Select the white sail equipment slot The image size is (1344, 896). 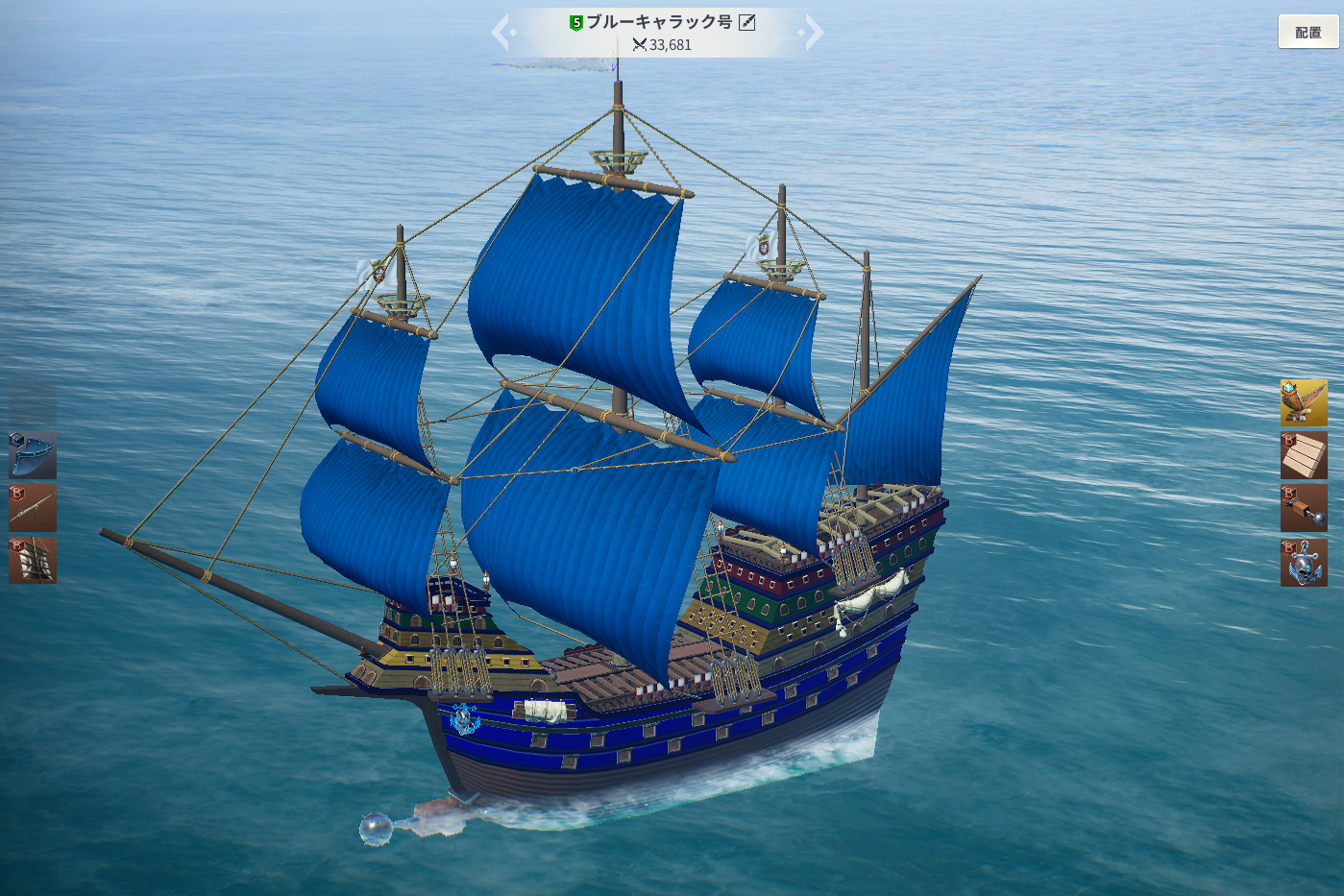pyautogui.click(x=33, y=560)
